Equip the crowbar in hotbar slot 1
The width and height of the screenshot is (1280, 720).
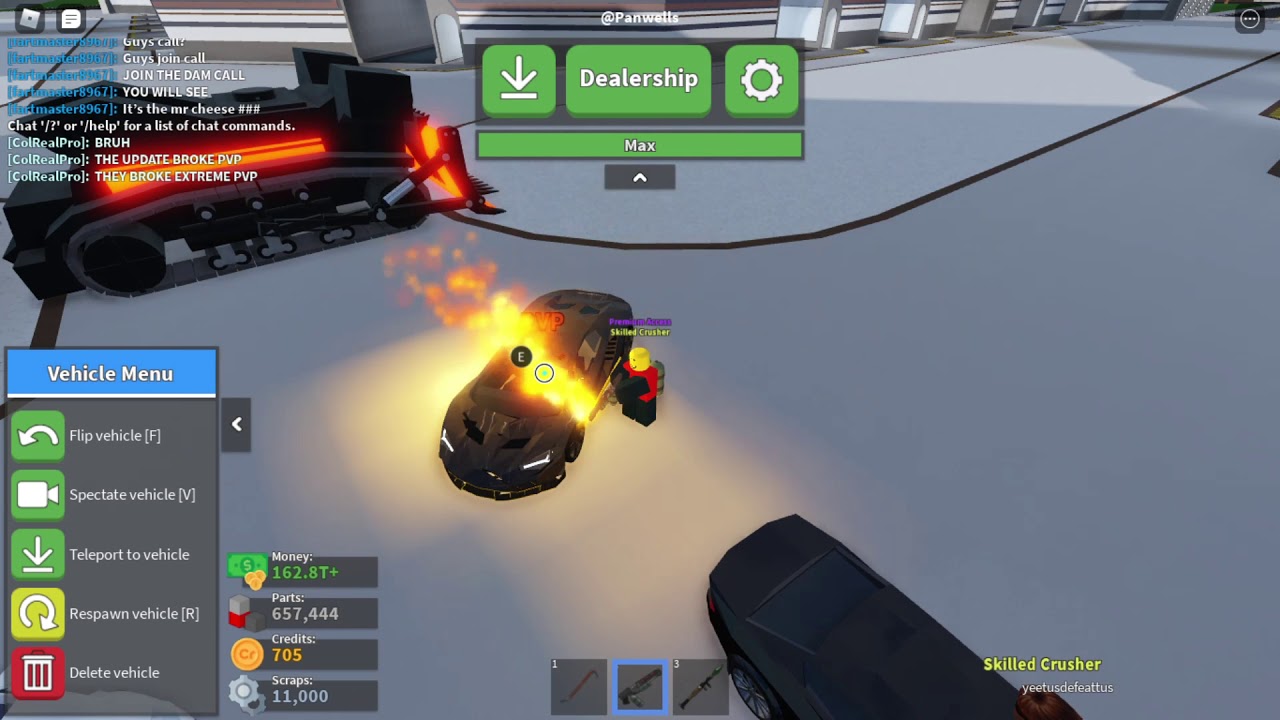(579, 687)
